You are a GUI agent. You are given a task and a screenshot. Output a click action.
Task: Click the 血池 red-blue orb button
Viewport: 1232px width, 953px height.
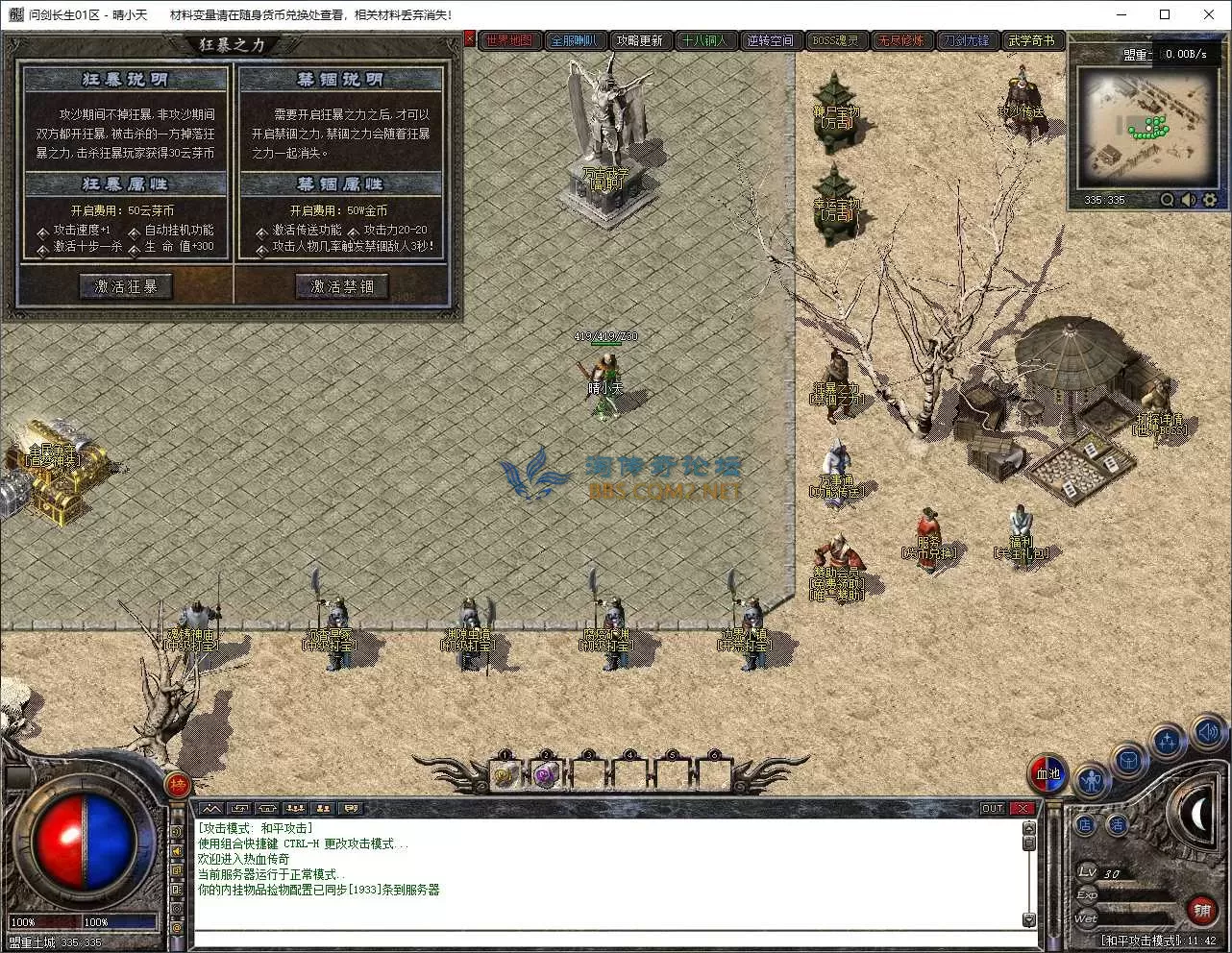click(x=1048, y=774)
